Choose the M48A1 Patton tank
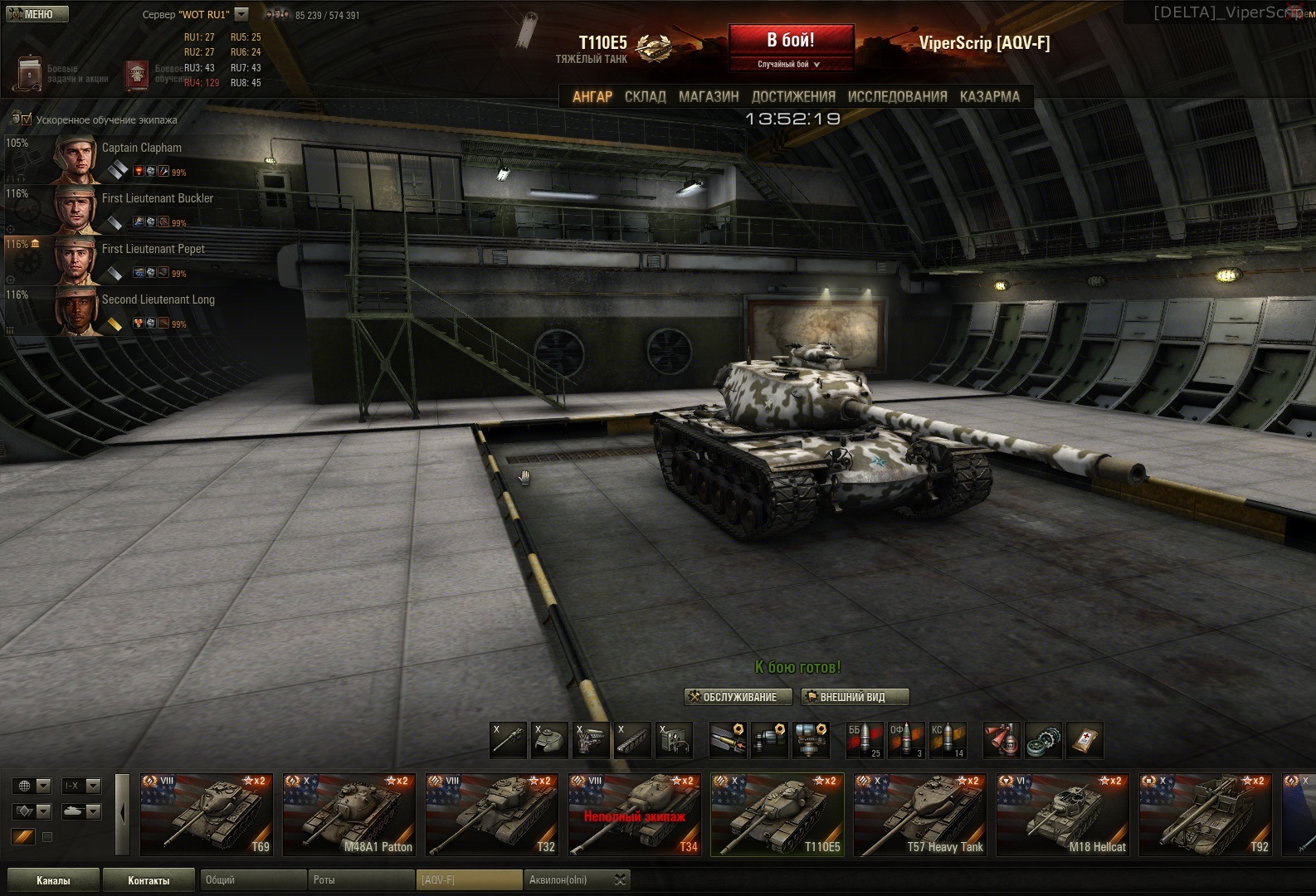 [x=349, y=815]
